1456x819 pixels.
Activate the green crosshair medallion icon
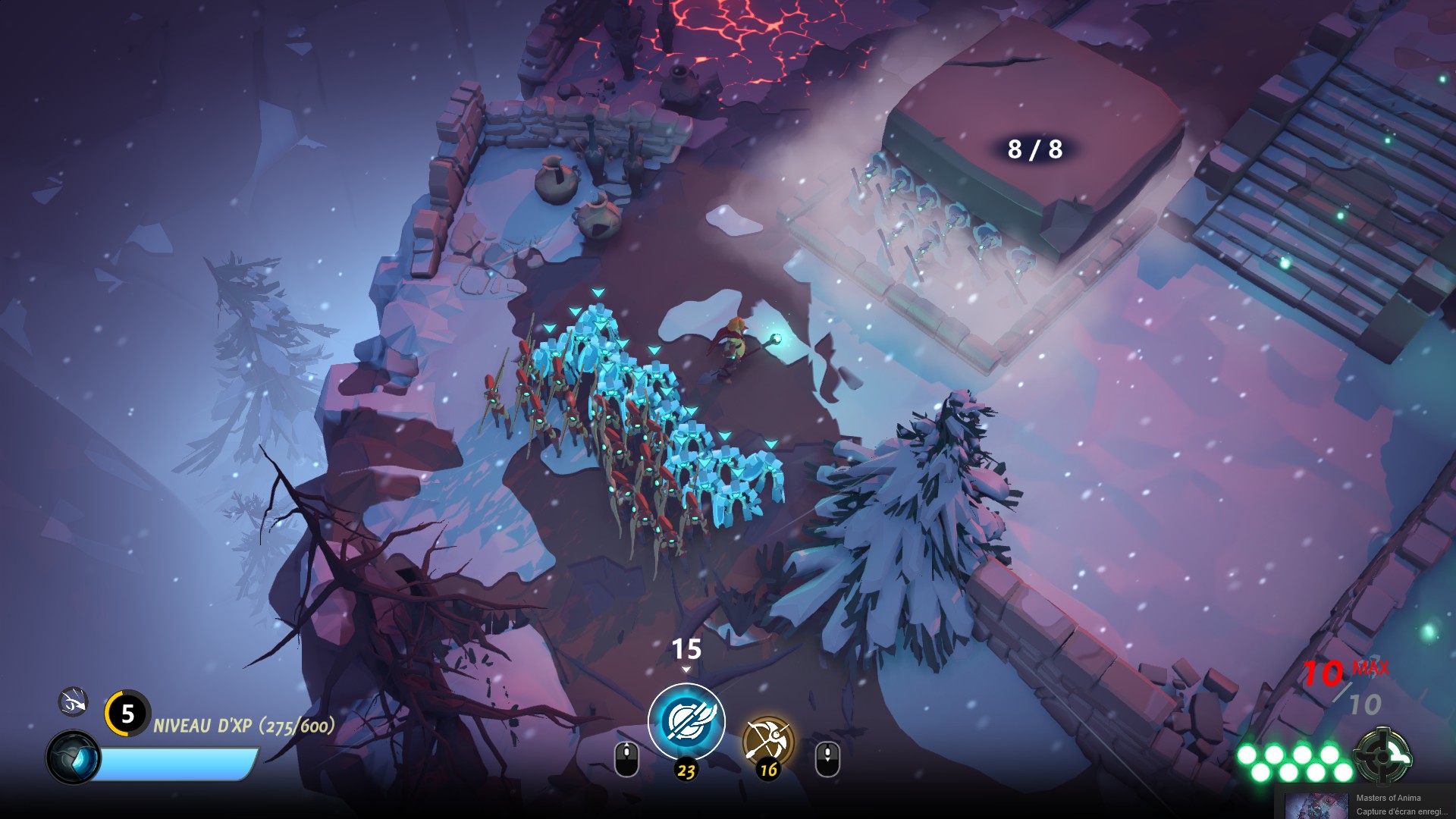1382,755
